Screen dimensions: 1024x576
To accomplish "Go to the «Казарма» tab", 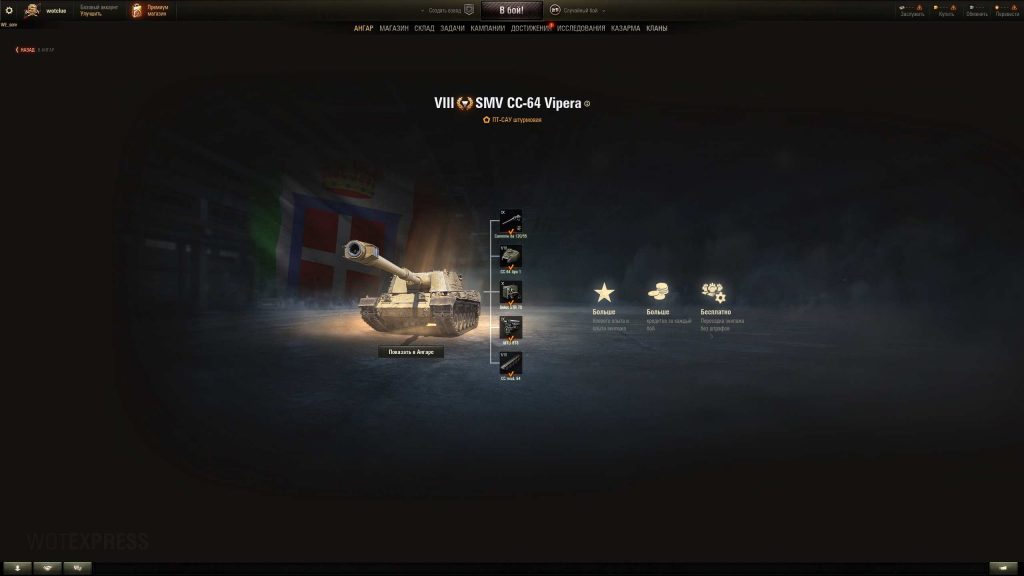I will 625,28.
